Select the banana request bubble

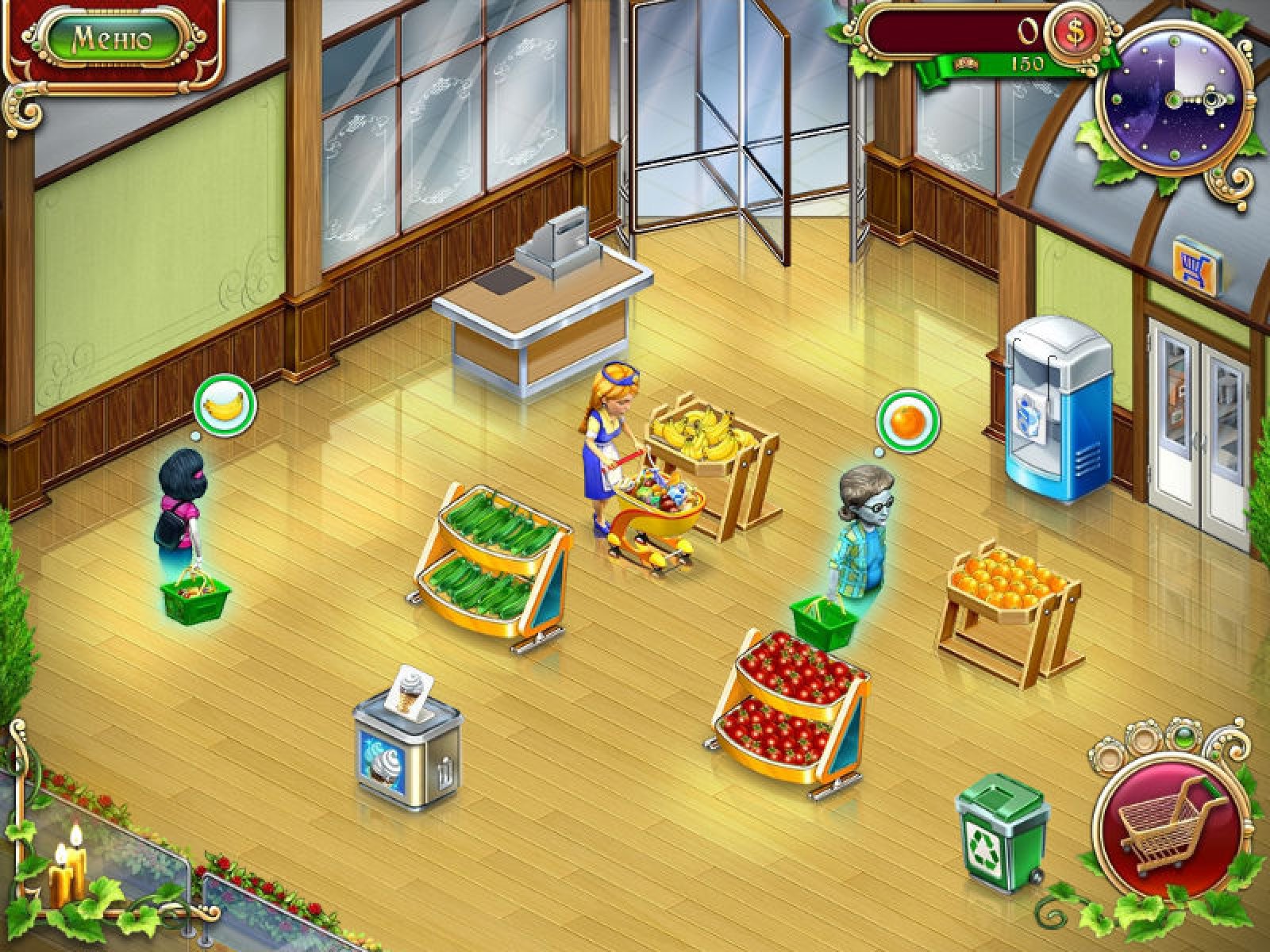pos(225,405)
